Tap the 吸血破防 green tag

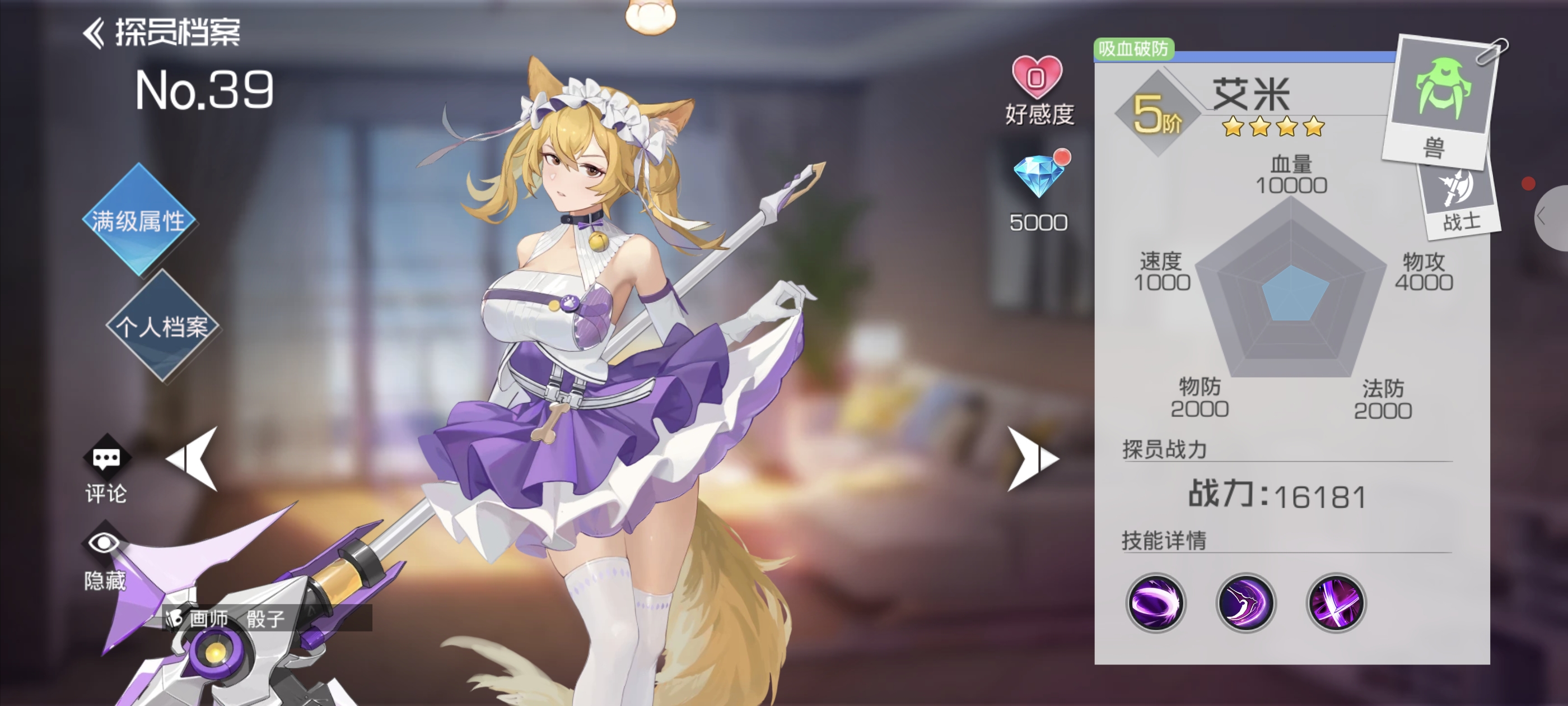(1133, 49)
